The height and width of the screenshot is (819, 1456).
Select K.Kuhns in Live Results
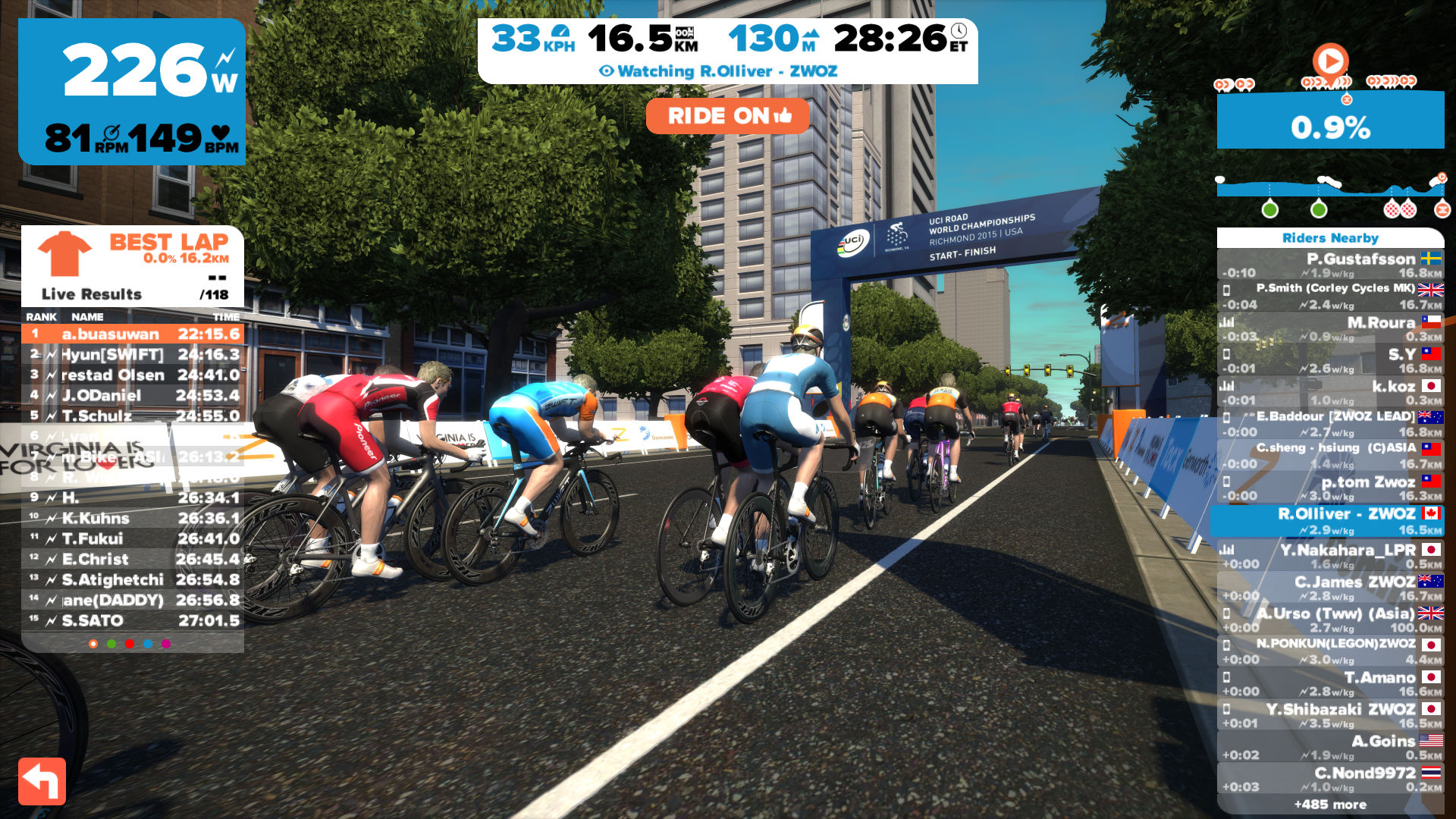[133, 518]
